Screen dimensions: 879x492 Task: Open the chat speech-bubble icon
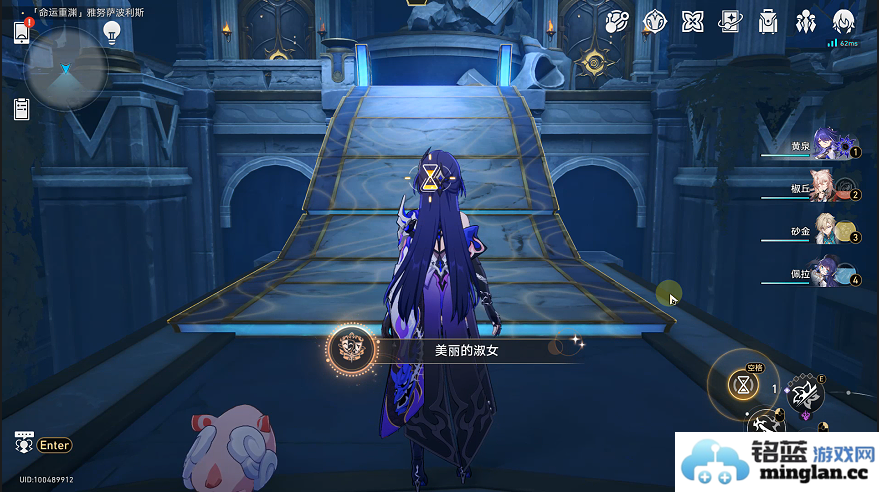[24, 443]
